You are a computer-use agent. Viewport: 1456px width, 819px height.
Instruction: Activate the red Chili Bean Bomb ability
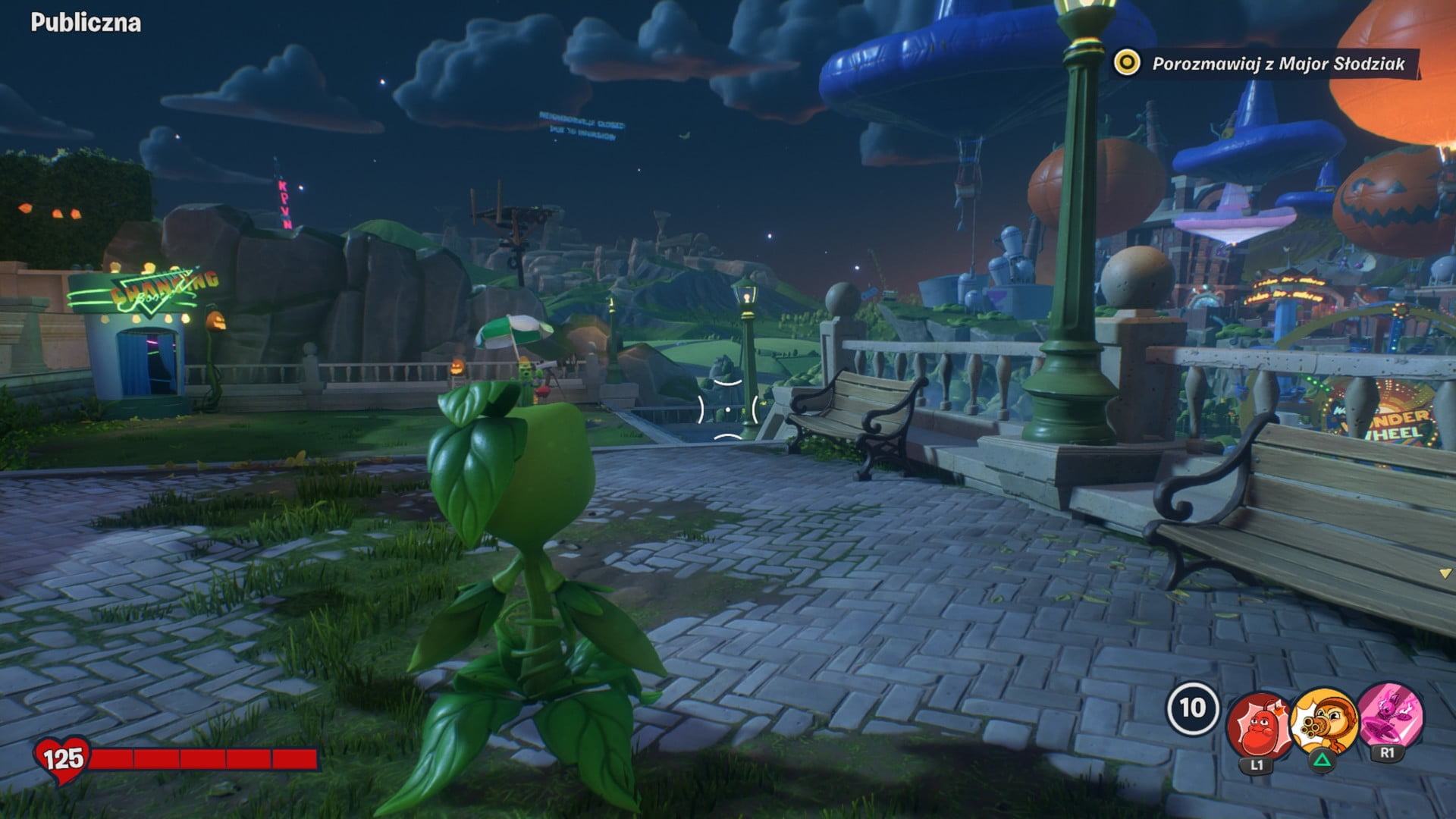point(1258,726)
